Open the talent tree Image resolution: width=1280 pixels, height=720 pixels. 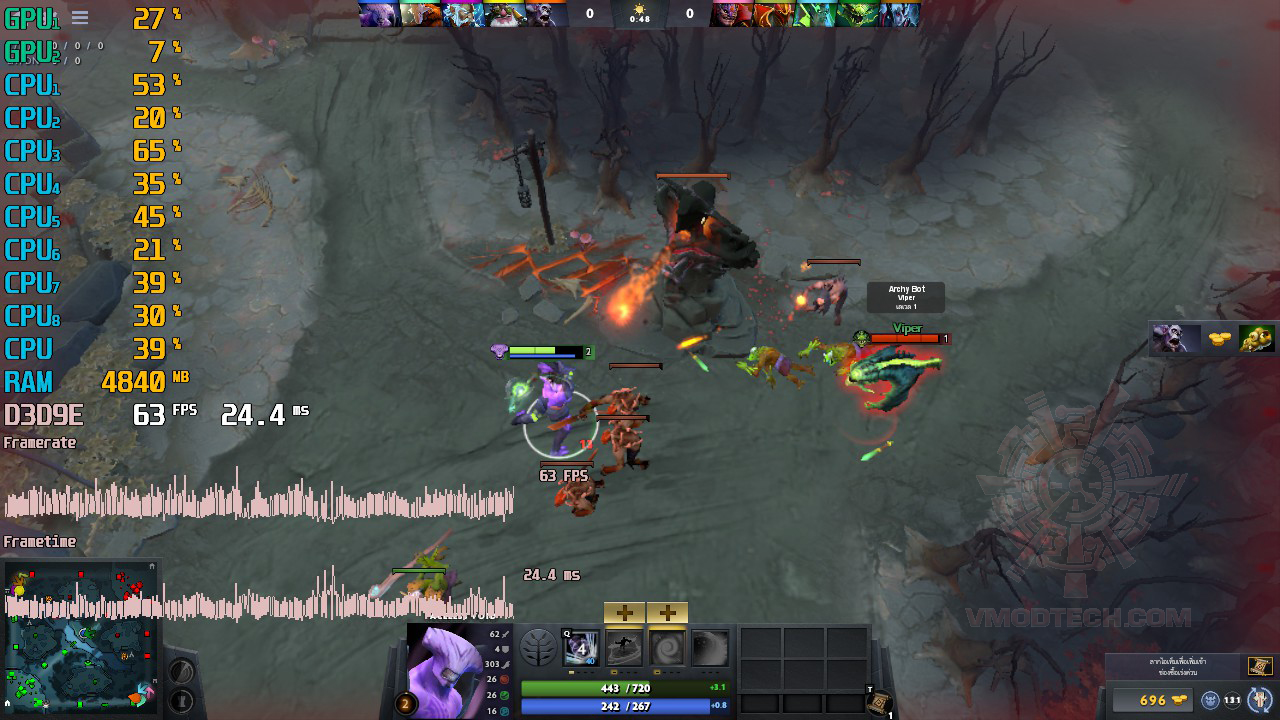538,648
